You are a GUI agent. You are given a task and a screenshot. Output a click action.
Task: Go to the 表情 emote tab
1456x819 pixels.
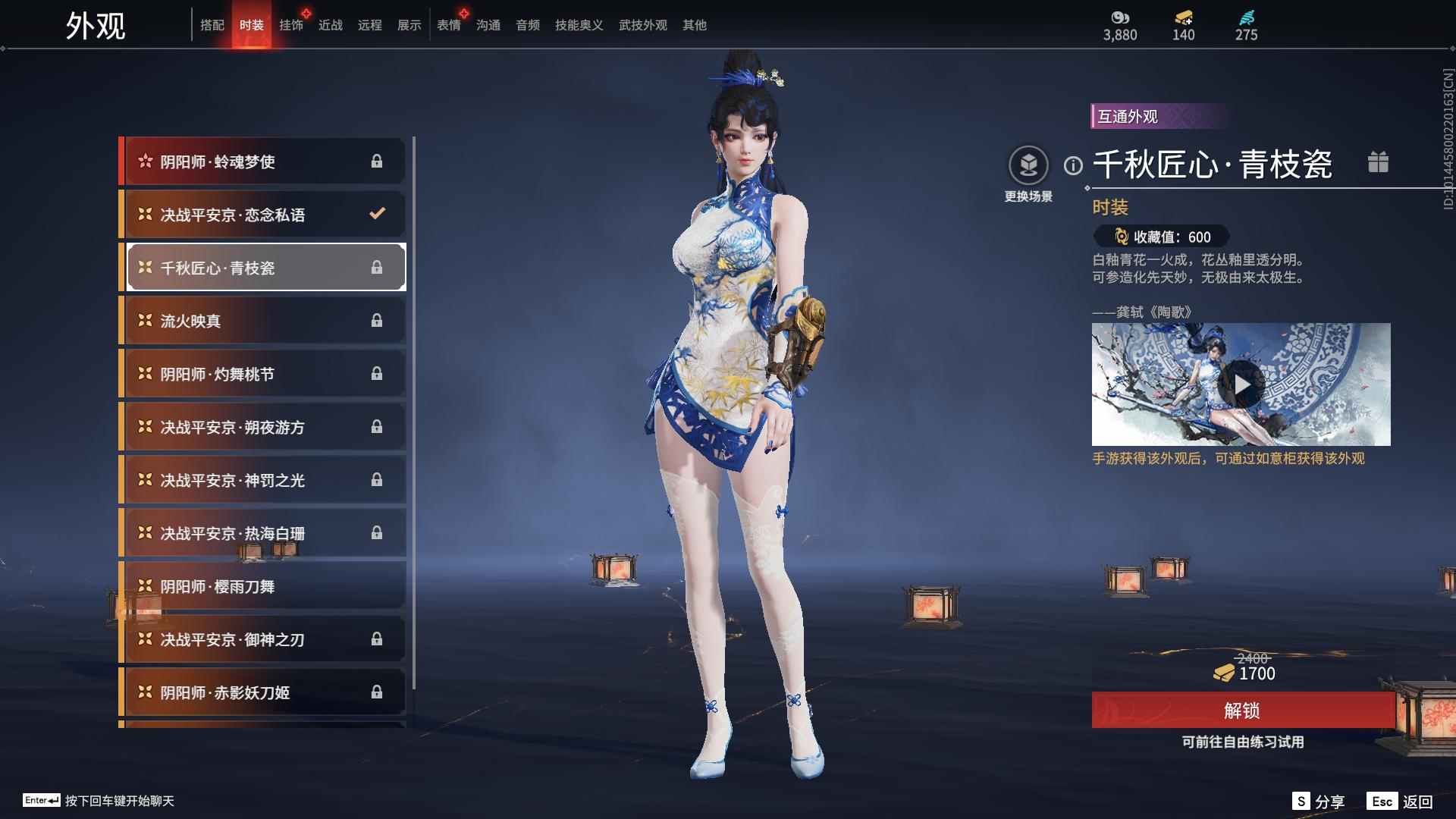click(x=449, y=25)
